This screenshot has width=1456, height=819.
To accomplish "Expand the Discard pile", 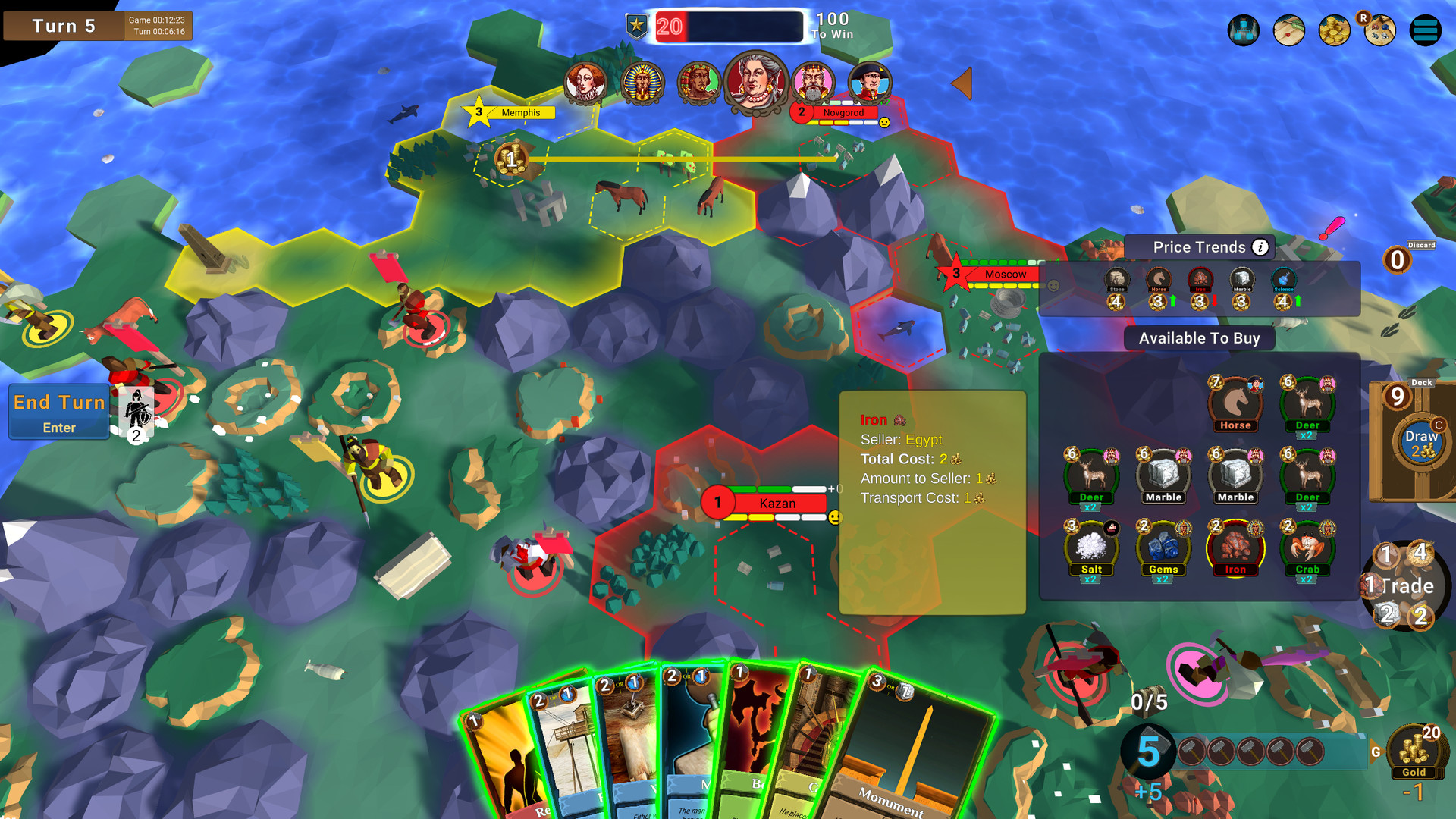I will tap(1398, 259).
